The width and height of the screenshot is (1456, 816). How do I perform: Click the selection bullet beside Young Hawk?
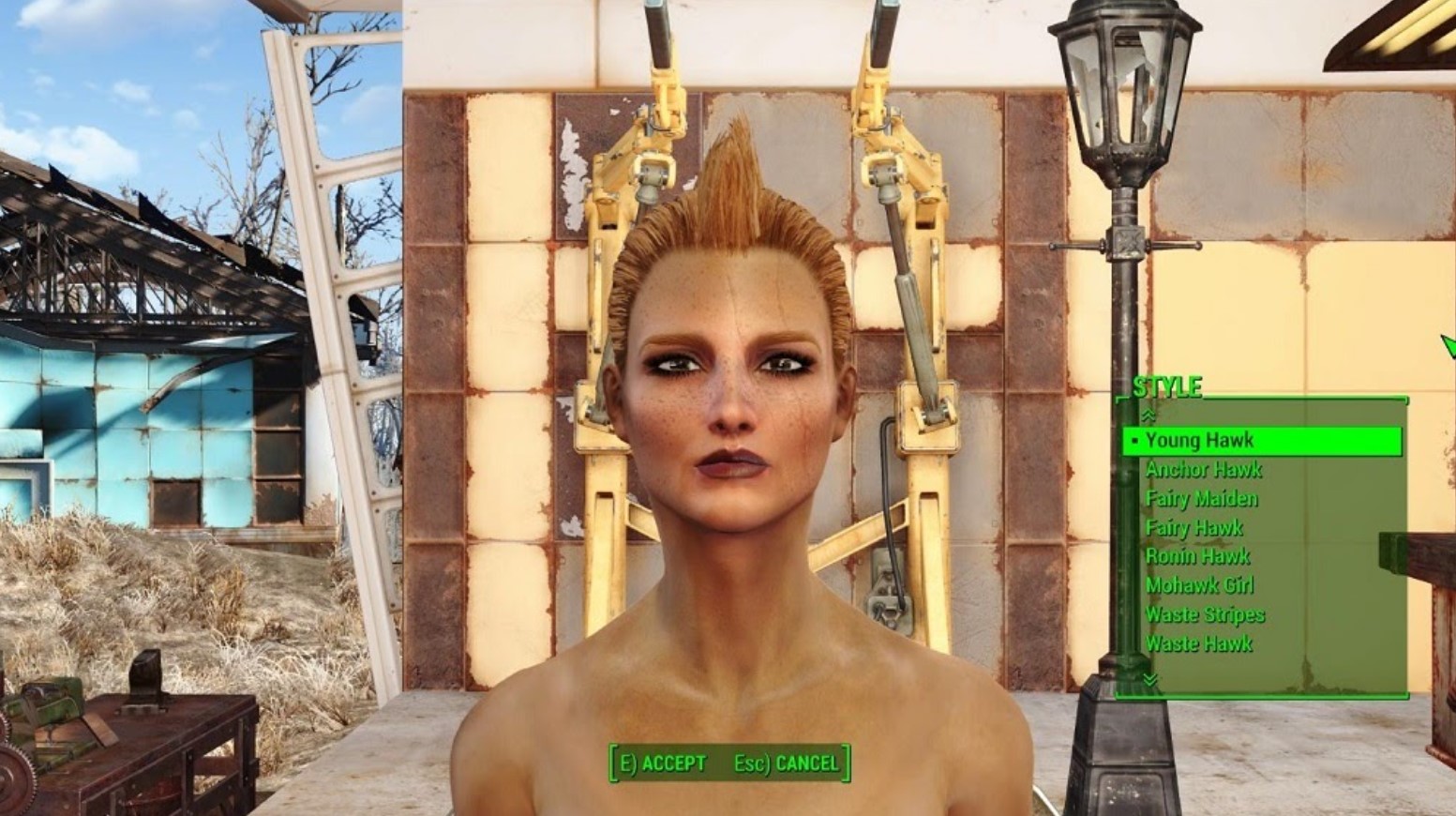pos(1134,440)
